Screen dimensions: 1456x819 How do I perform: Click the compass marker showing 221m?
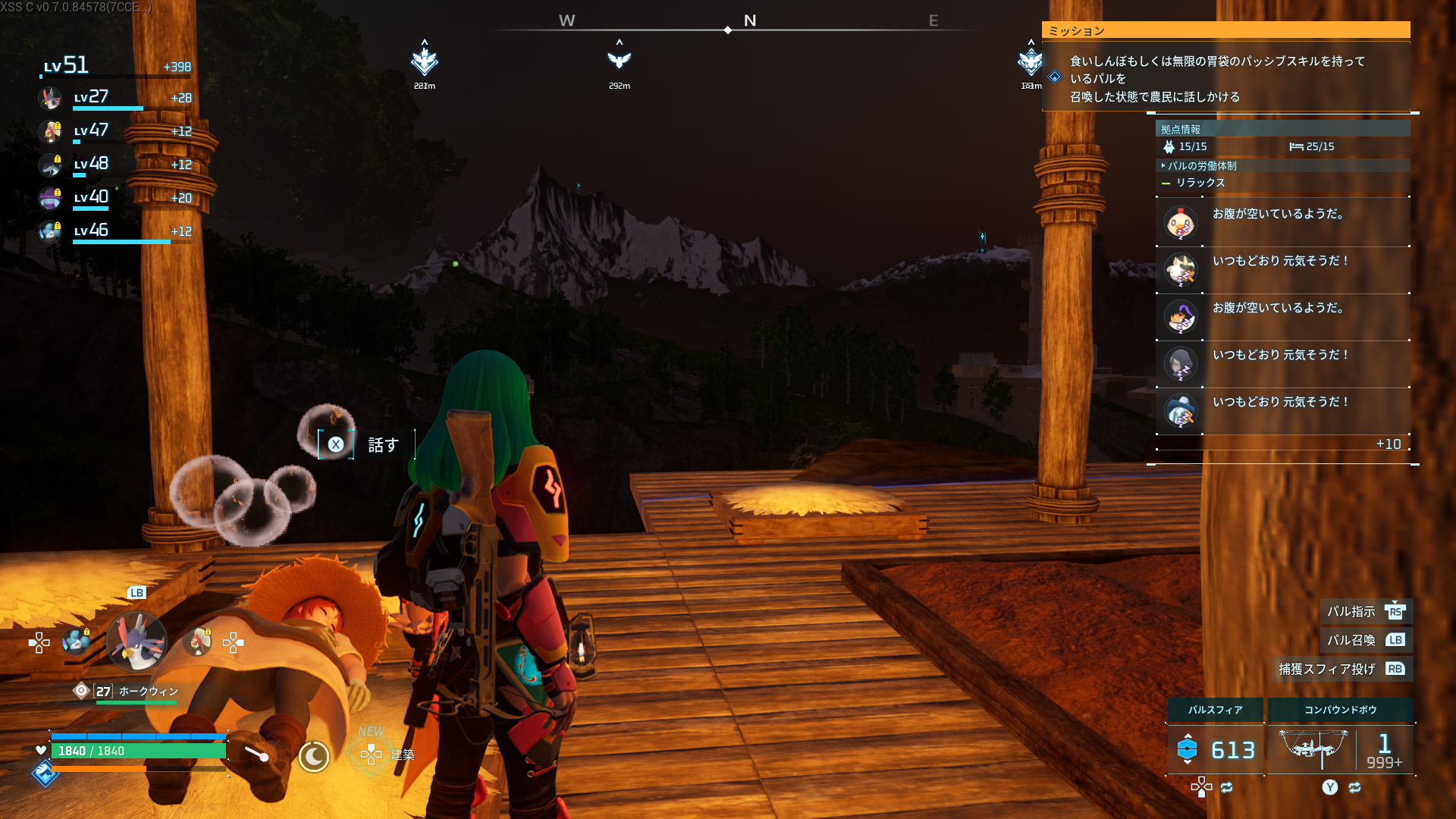coord(425,61)
